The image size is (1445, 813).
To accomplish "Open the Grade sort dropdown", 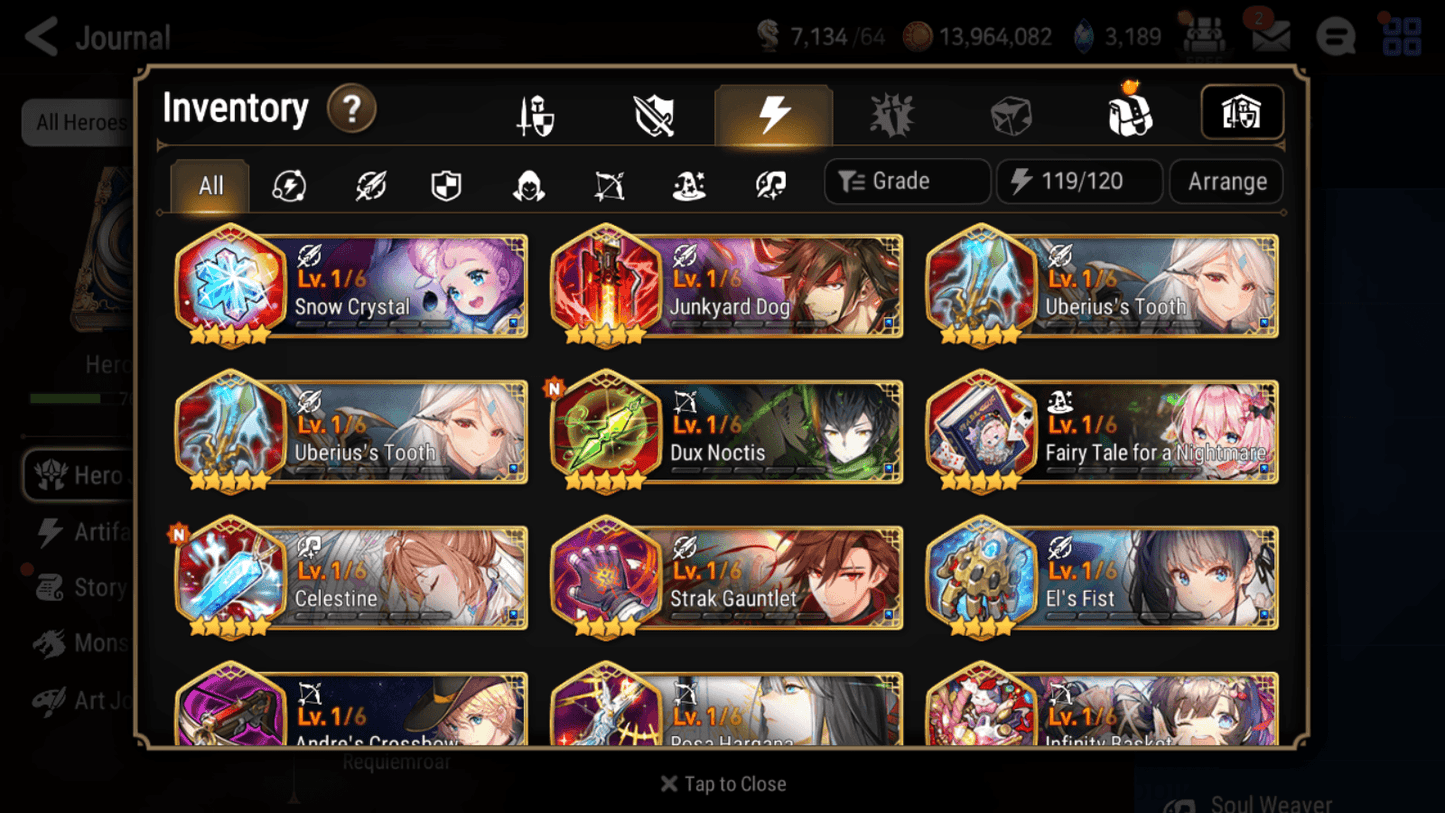I will coord(906,181).
